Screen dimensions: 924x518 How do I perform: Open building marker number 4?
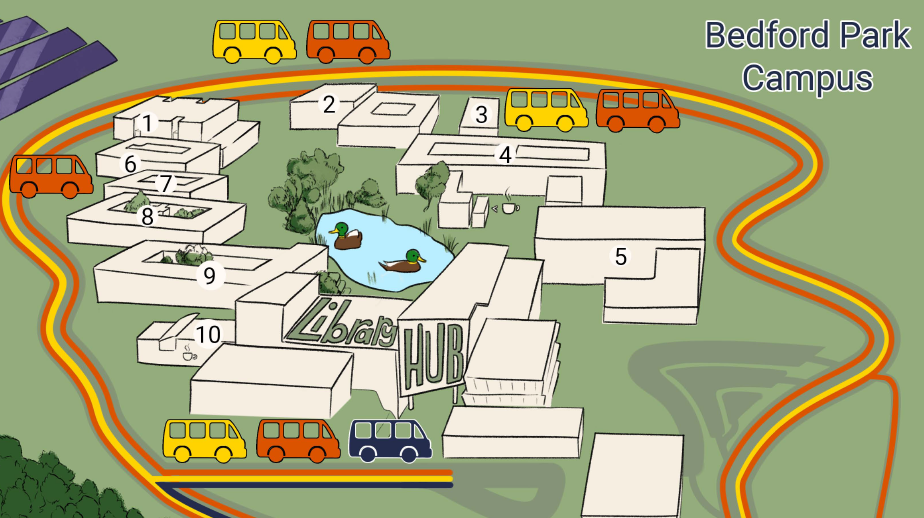pos(505,154)
